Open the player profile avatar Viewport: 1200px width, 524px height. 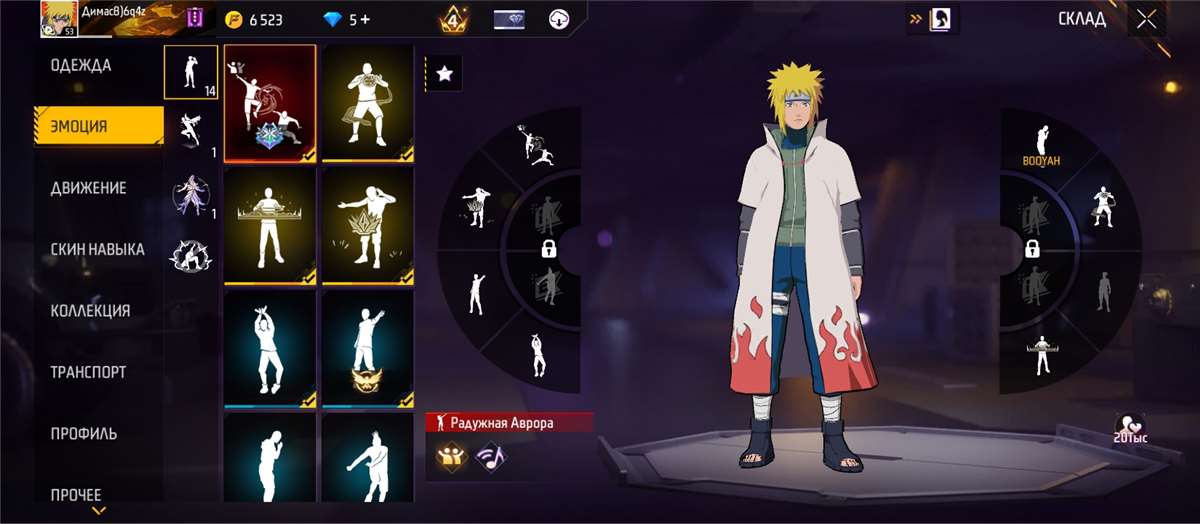pos(59,18)
